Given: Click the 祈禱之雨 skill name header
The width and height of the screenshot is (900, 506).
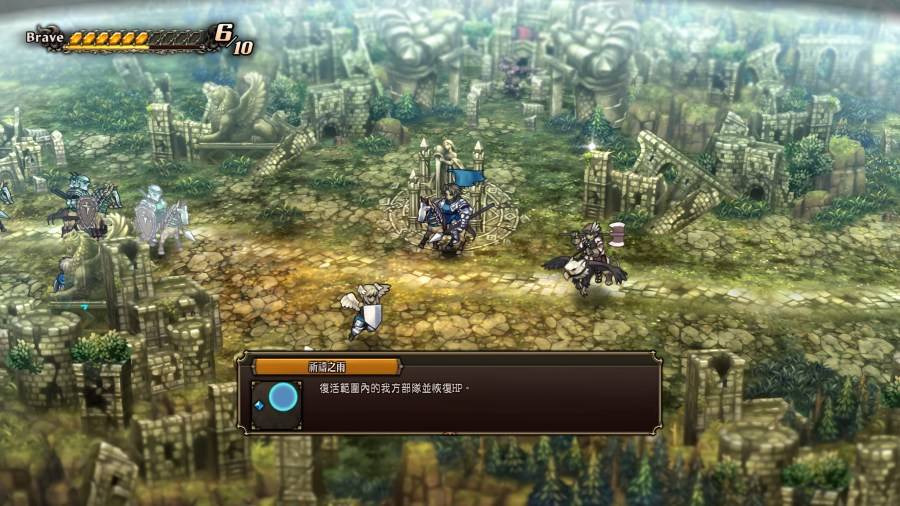Looking at the screenshot, I should pyautogui.click(x=326, y=366).
